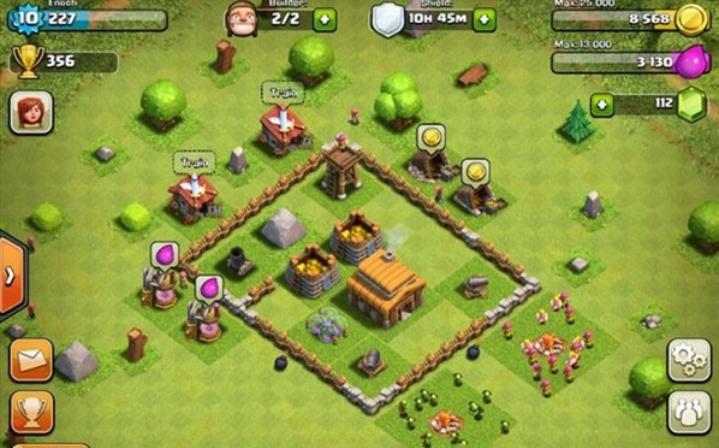Open the friends silhouettes button
The image size is (719, 448).
click(688, 412)
